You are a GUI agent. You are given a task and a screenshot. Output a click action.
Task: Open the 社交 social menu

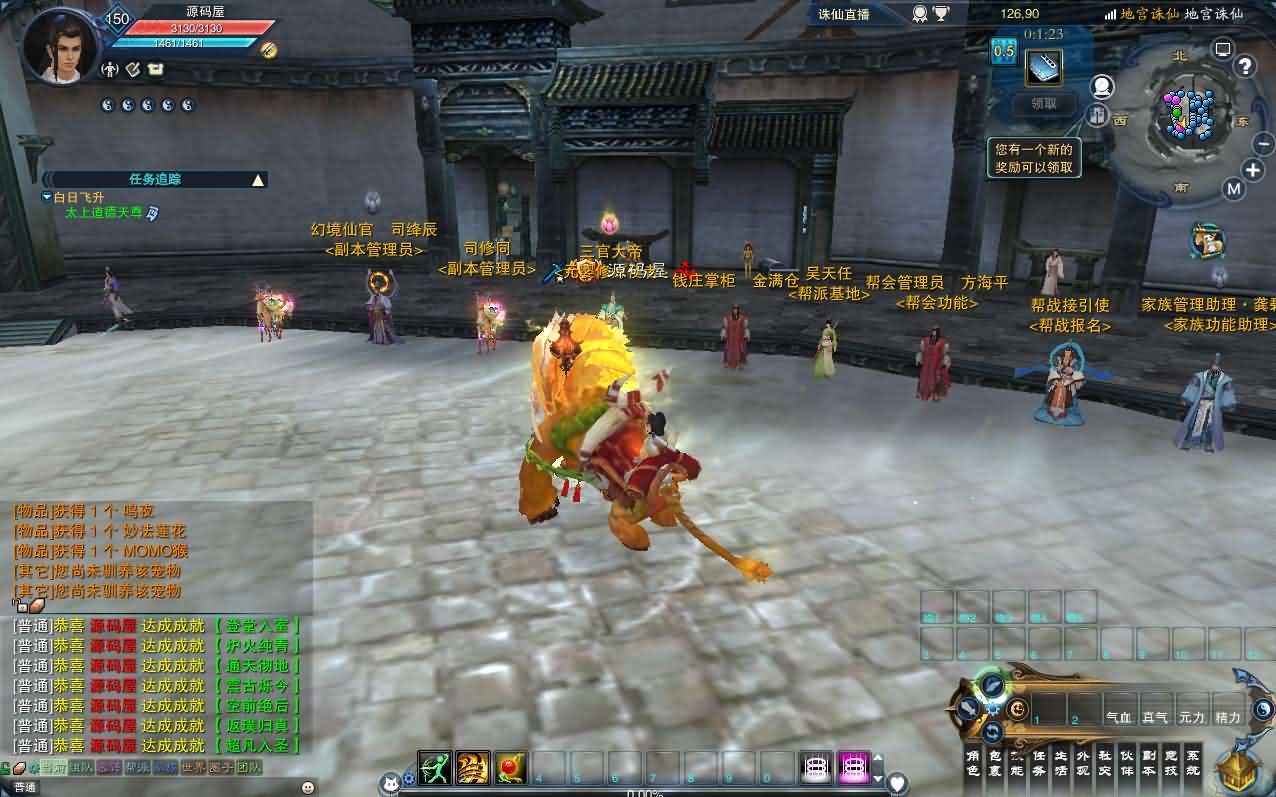click(x=1105, y=763)
